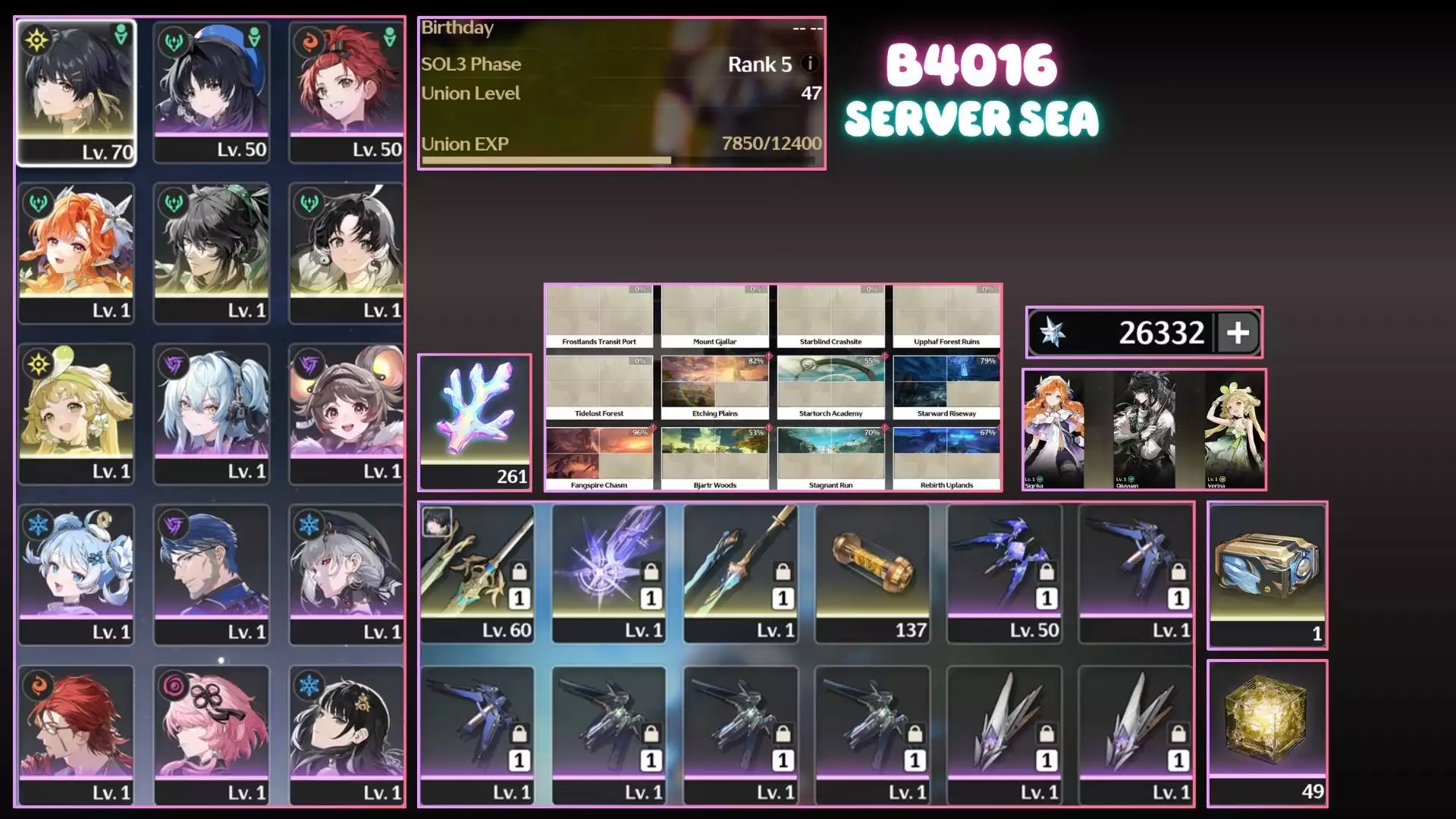Select the glowing golden cube item
The height and width of the screenshot is (819, 1456).
click(x=1267, y=732)
